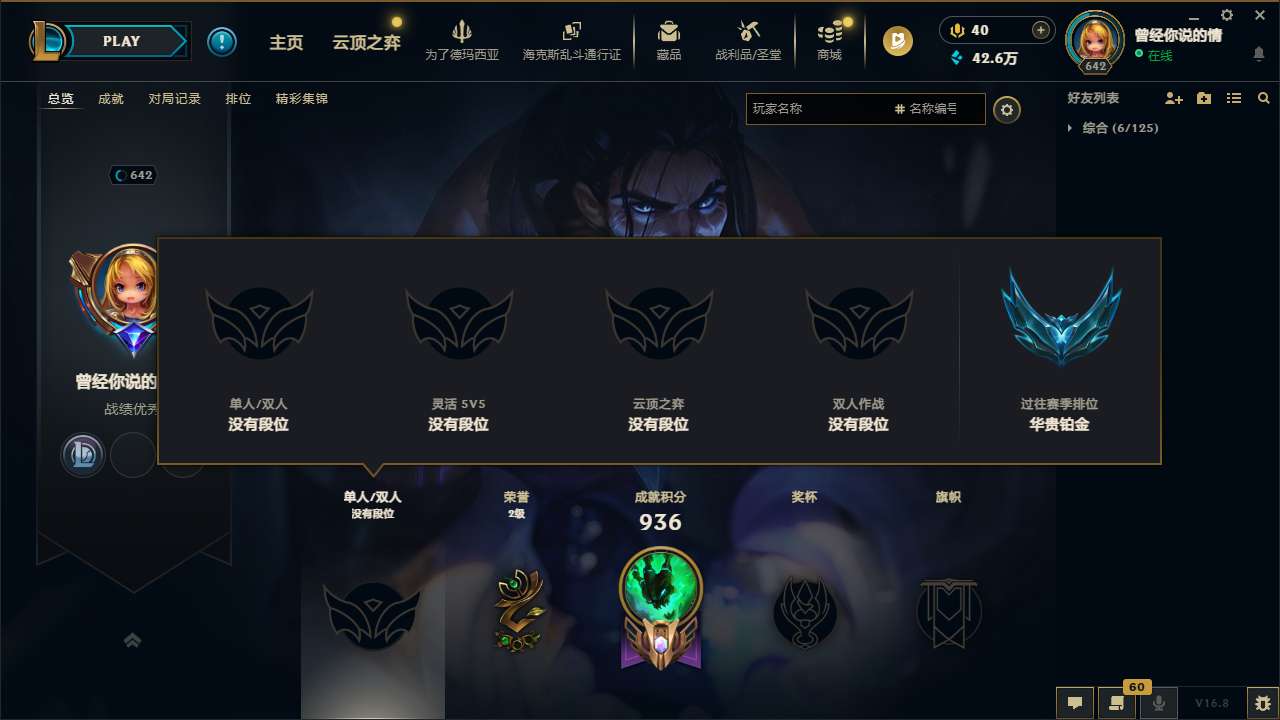The image size is (1280, 720).
Task: Increase voice volume with the plus control
Action: (x=1043, y=30)
